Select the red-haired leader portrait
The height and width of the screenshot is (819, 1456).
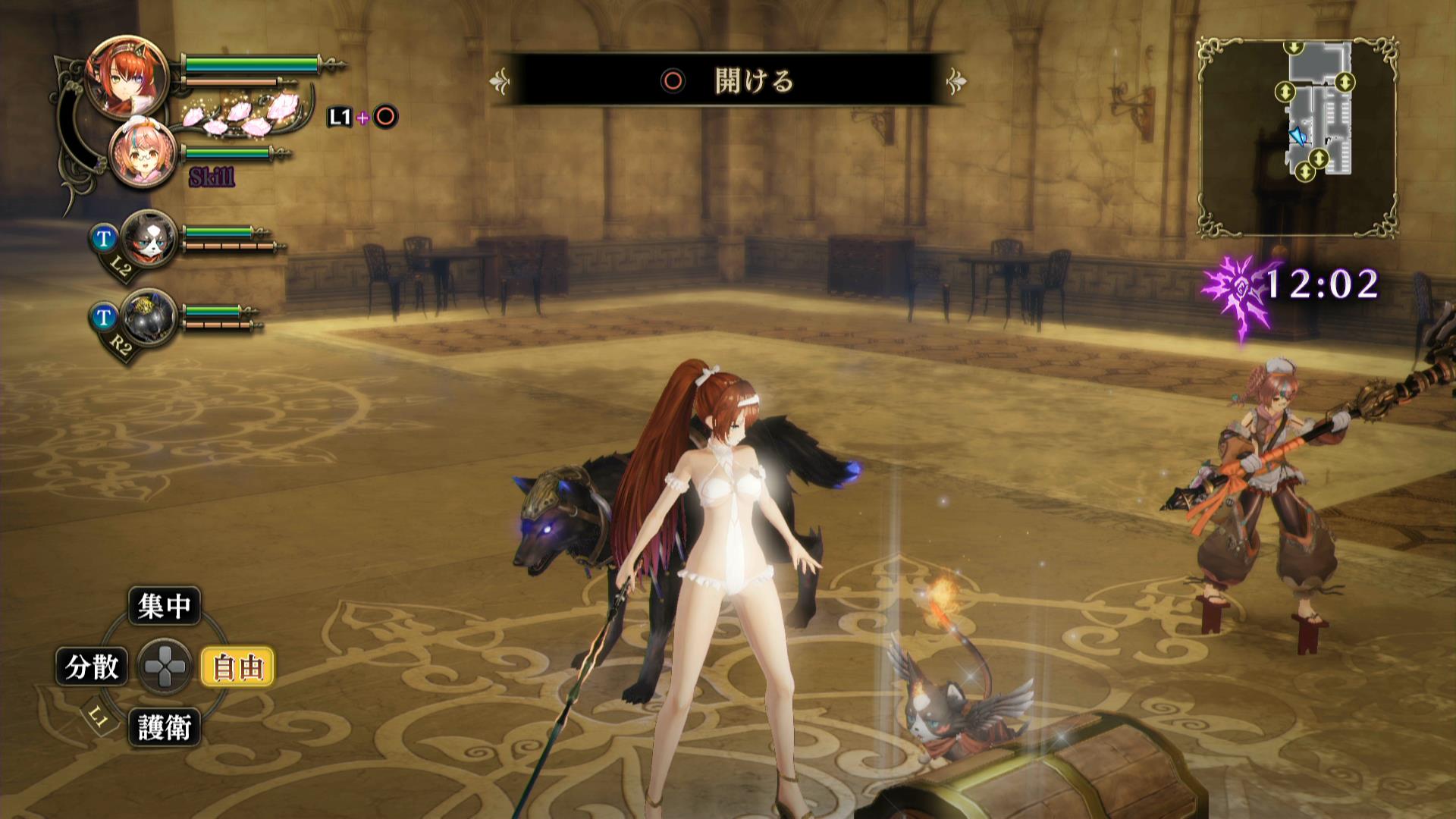(127, 76)
